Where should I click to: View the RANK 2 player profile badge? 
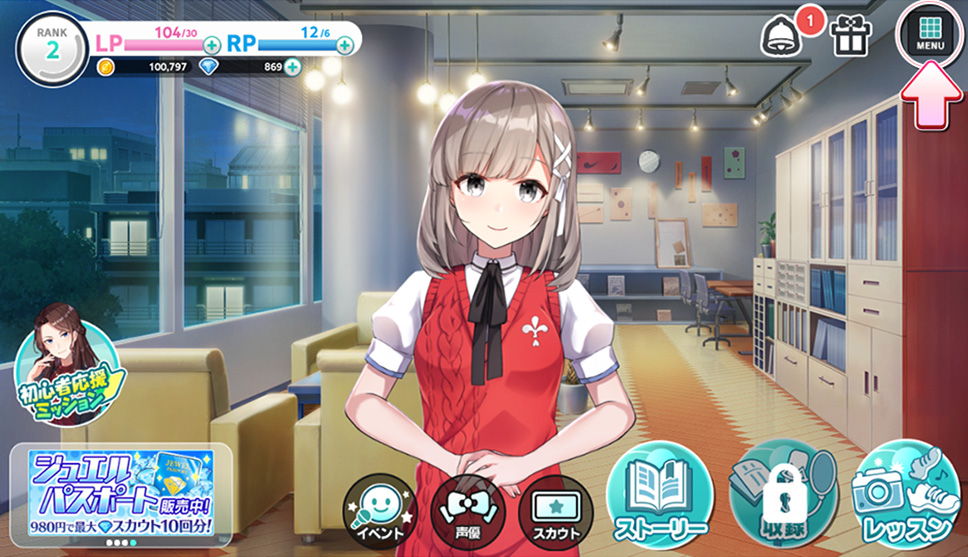51,44
